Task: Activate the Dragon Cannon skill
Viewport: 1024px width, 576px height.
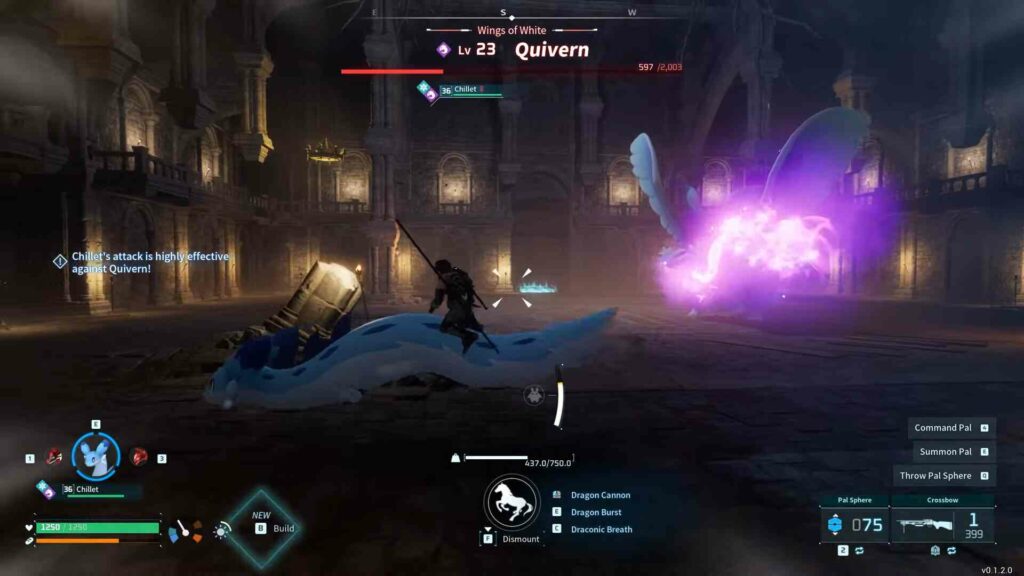Action: click(600, 495)
